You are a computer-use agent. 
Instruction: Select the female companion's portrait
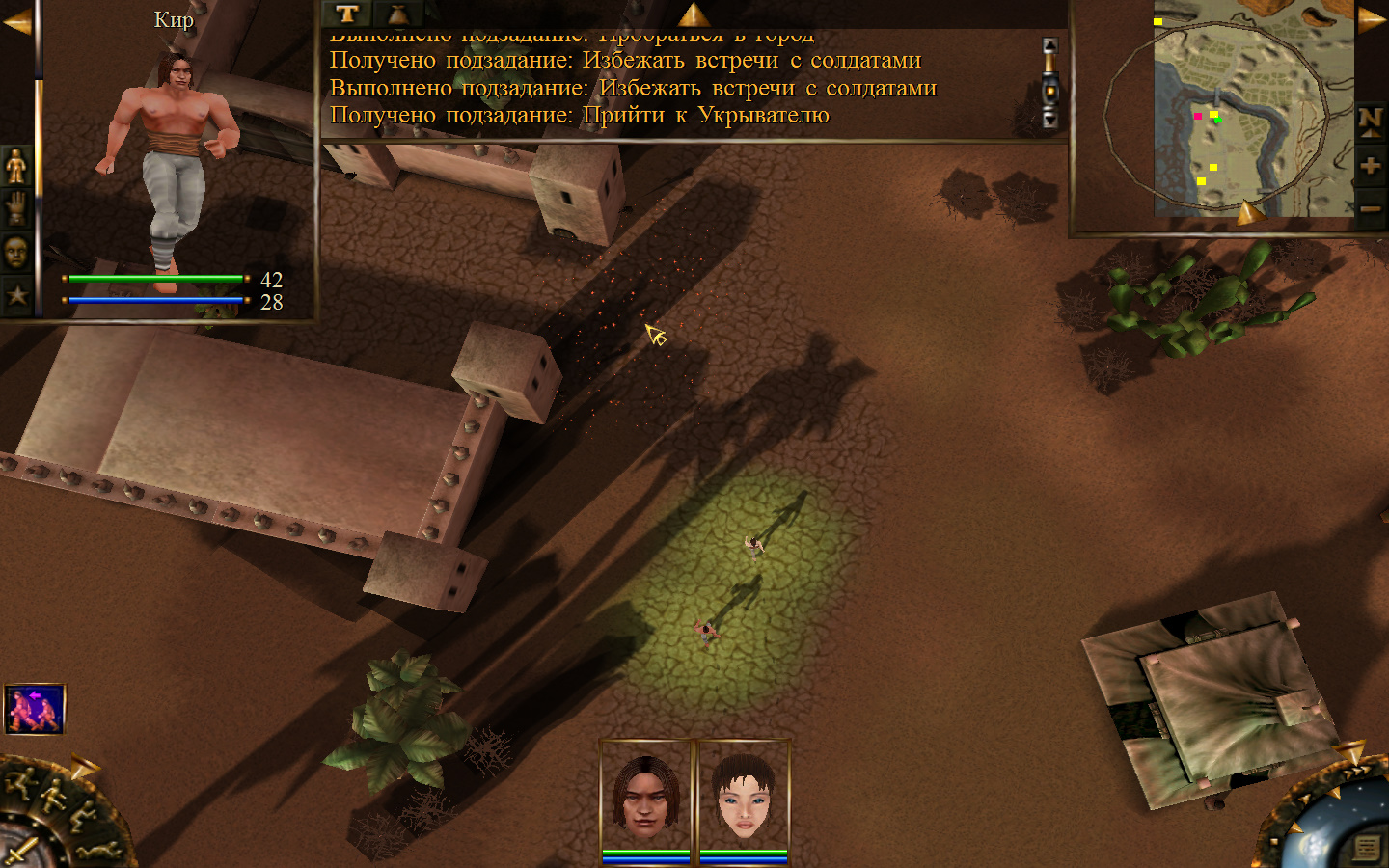pos(744,796)
